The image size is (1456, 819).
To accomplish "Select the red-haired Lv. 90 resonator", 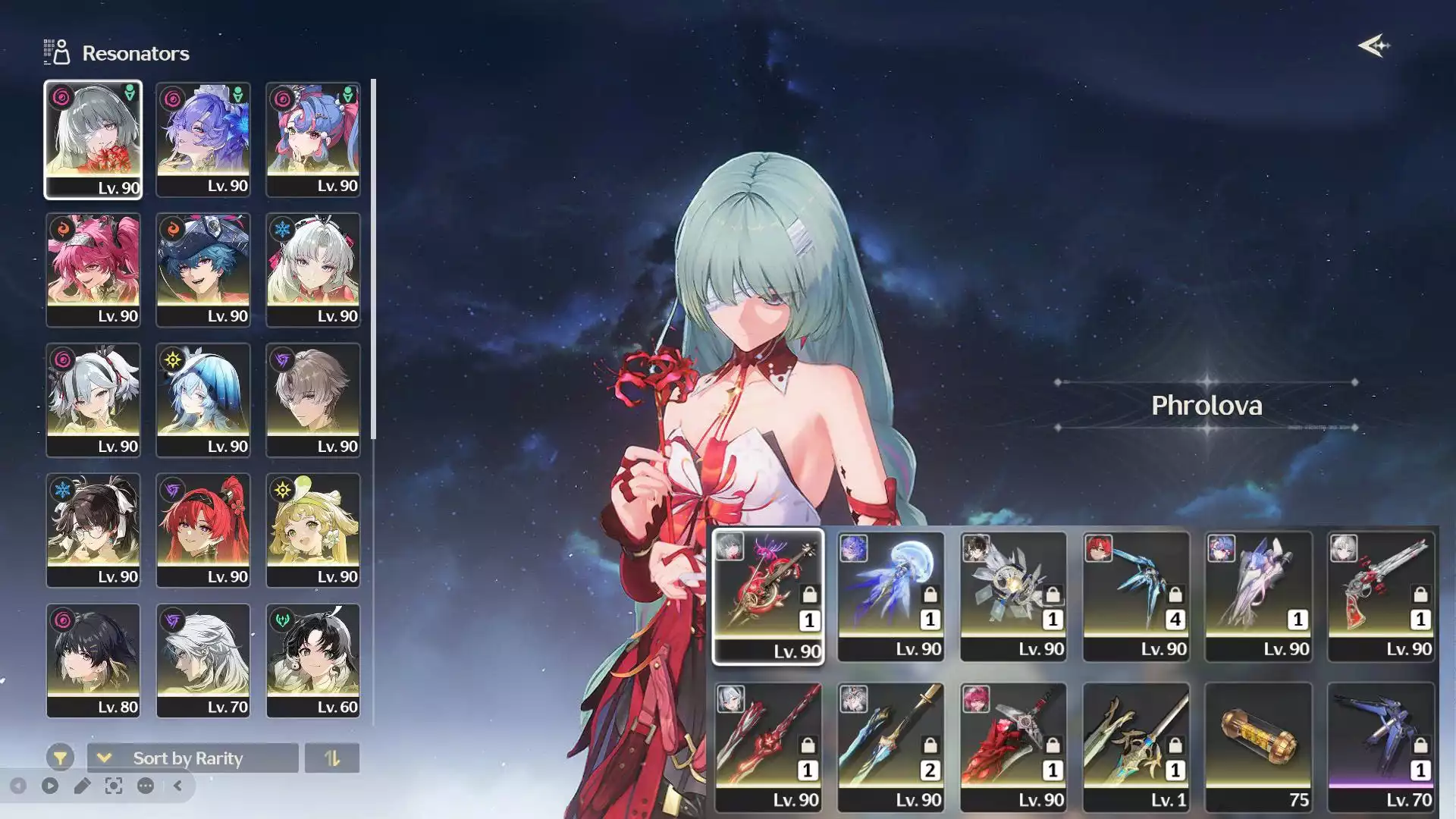I will [x=202, y=530].
